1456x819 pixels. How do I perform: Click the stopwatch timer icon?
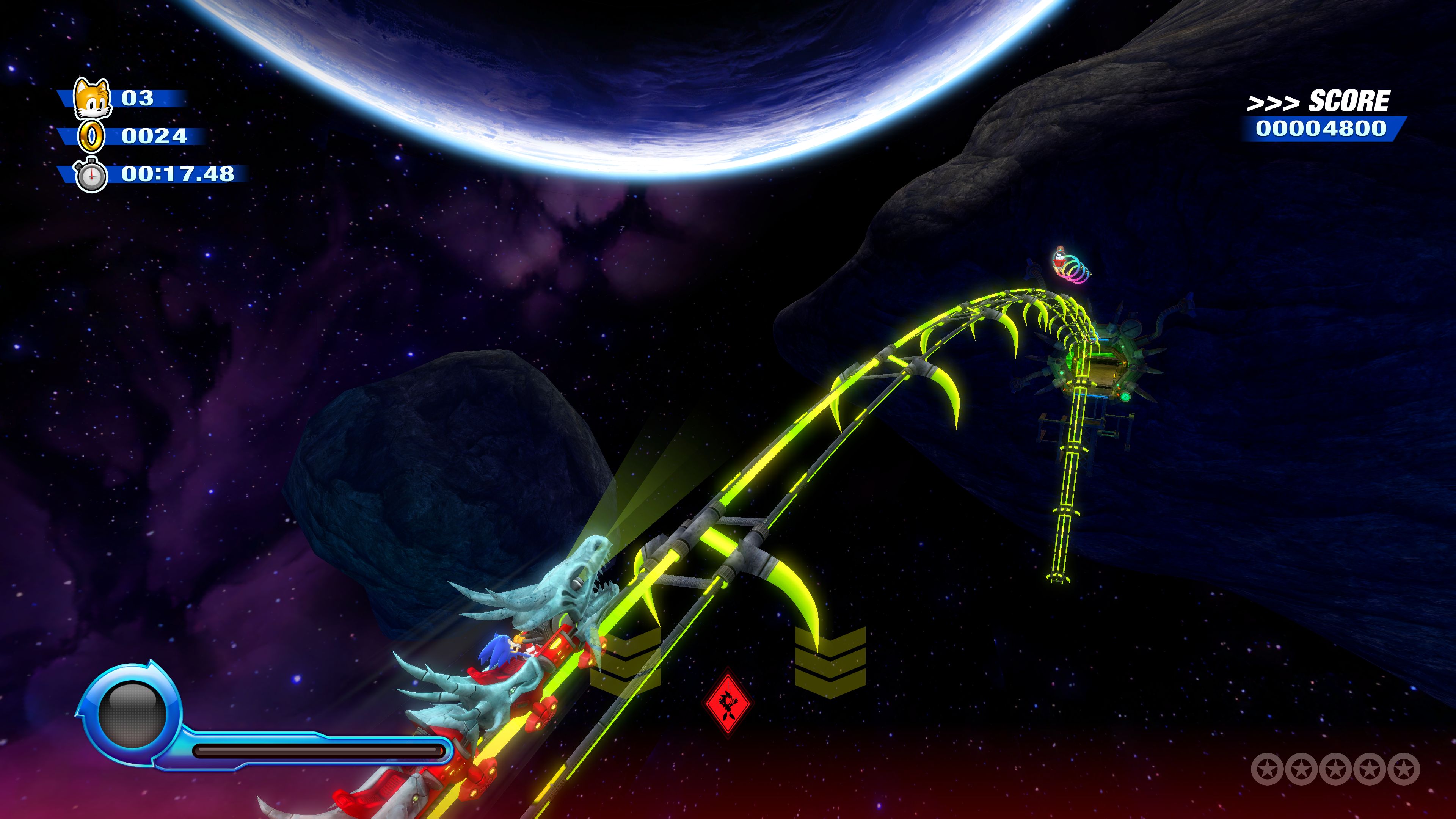[x=91, y=175]
